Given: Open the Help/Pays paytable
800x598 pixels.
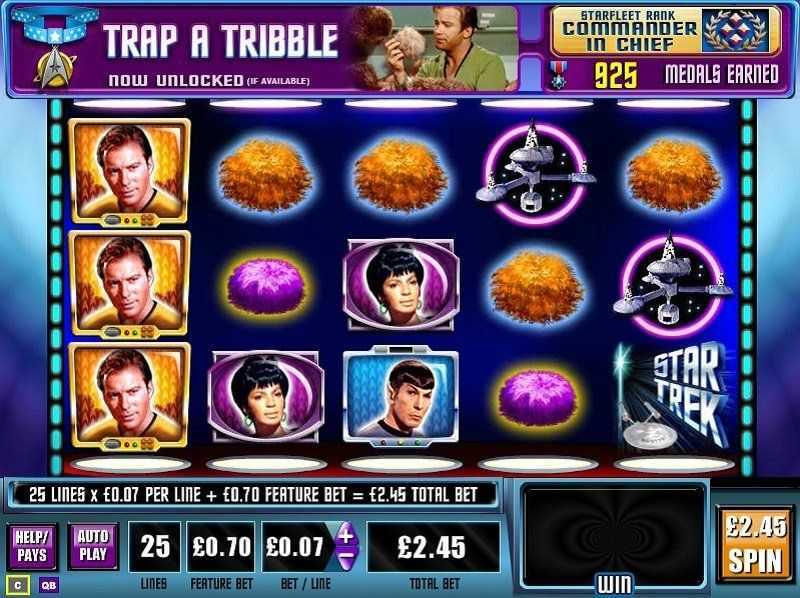Looking at the screenshot, I should pos(32,546).
